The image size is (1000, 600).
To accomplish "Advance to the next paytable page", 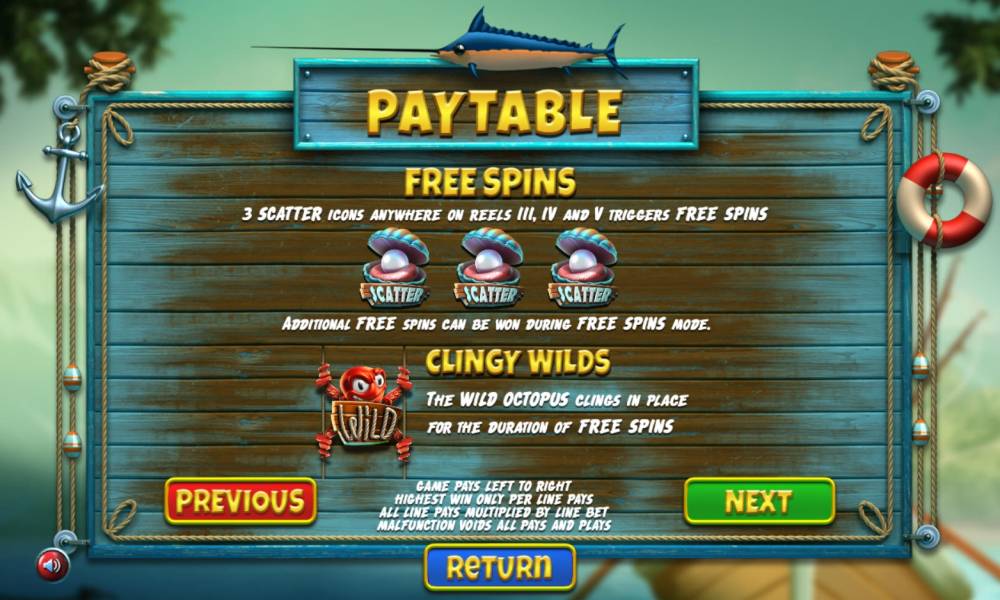I will [759, 501].
